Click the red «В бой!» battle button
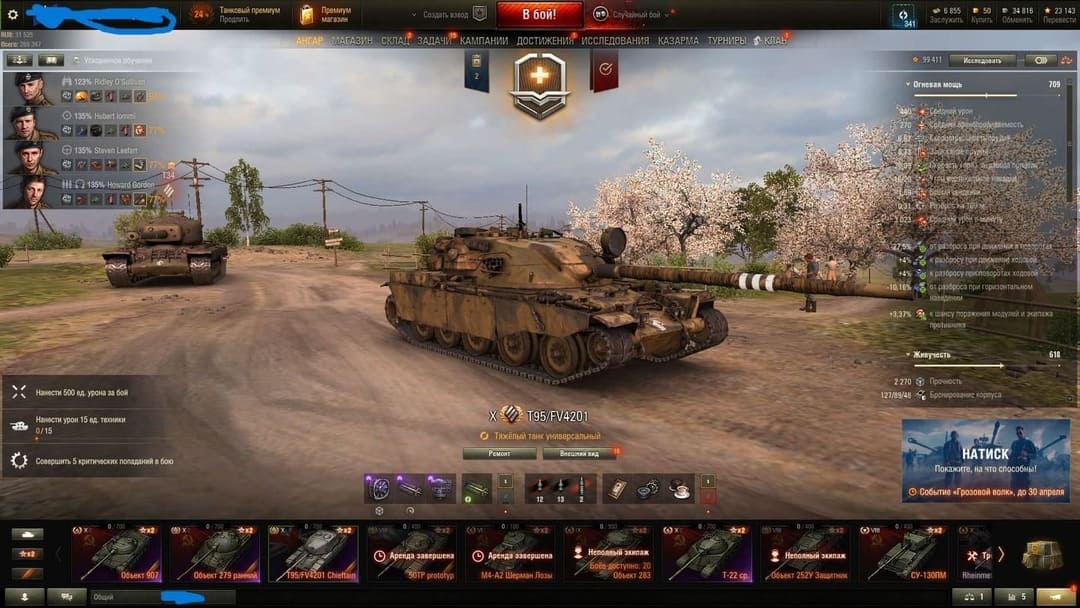 (x=539, y=15)
